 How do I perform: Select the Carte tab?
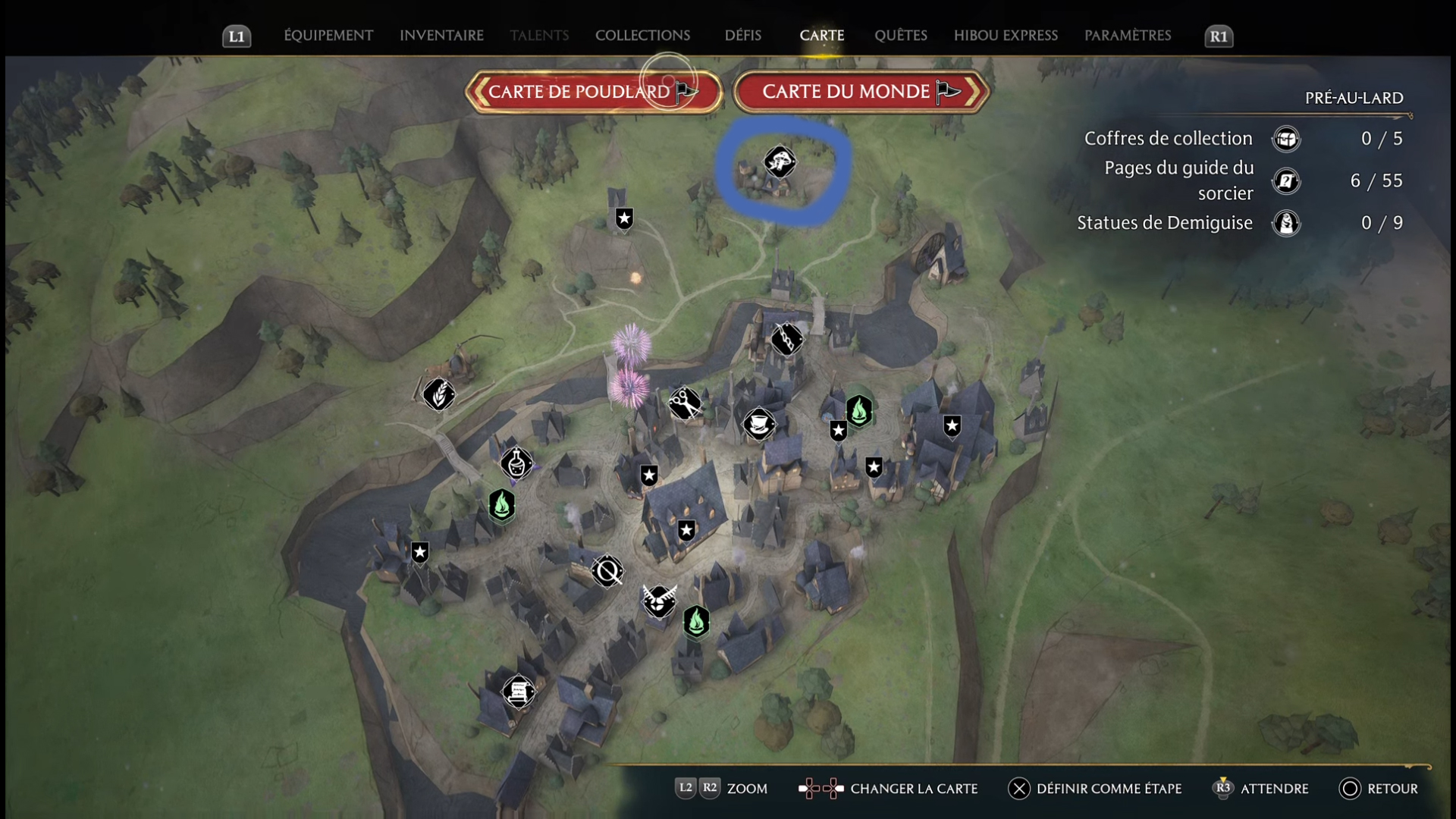tap(821, 36)
